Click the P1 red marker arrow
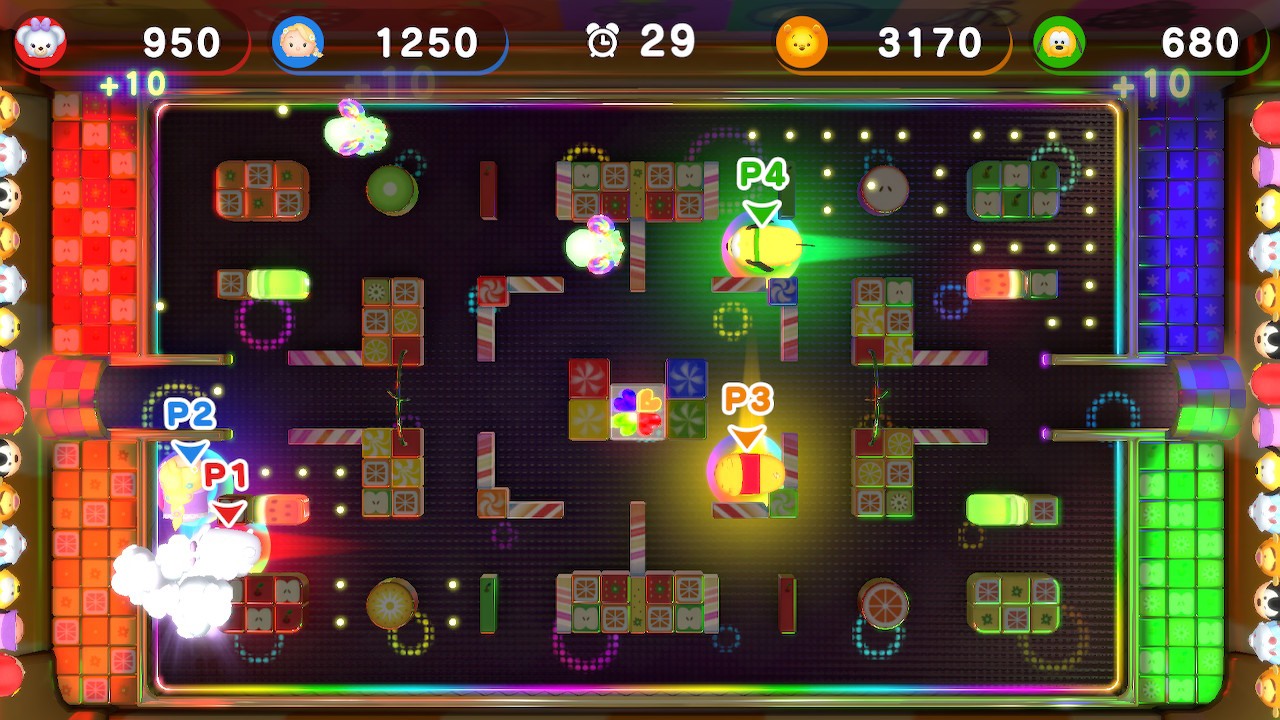The image size is (1280, 720). pos(228,512)
